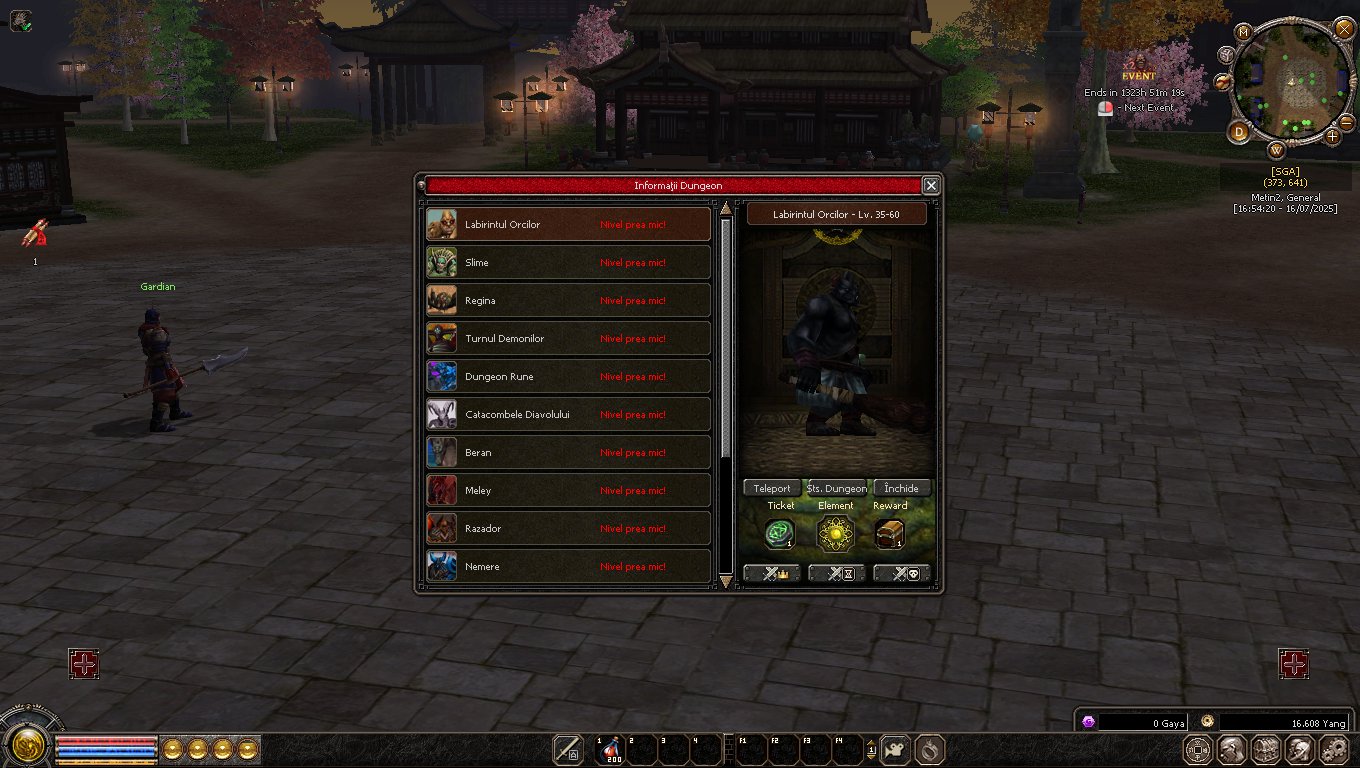1360x768 pixels.
Task: Click the Teleport button
Action: [x=772, y=488]
